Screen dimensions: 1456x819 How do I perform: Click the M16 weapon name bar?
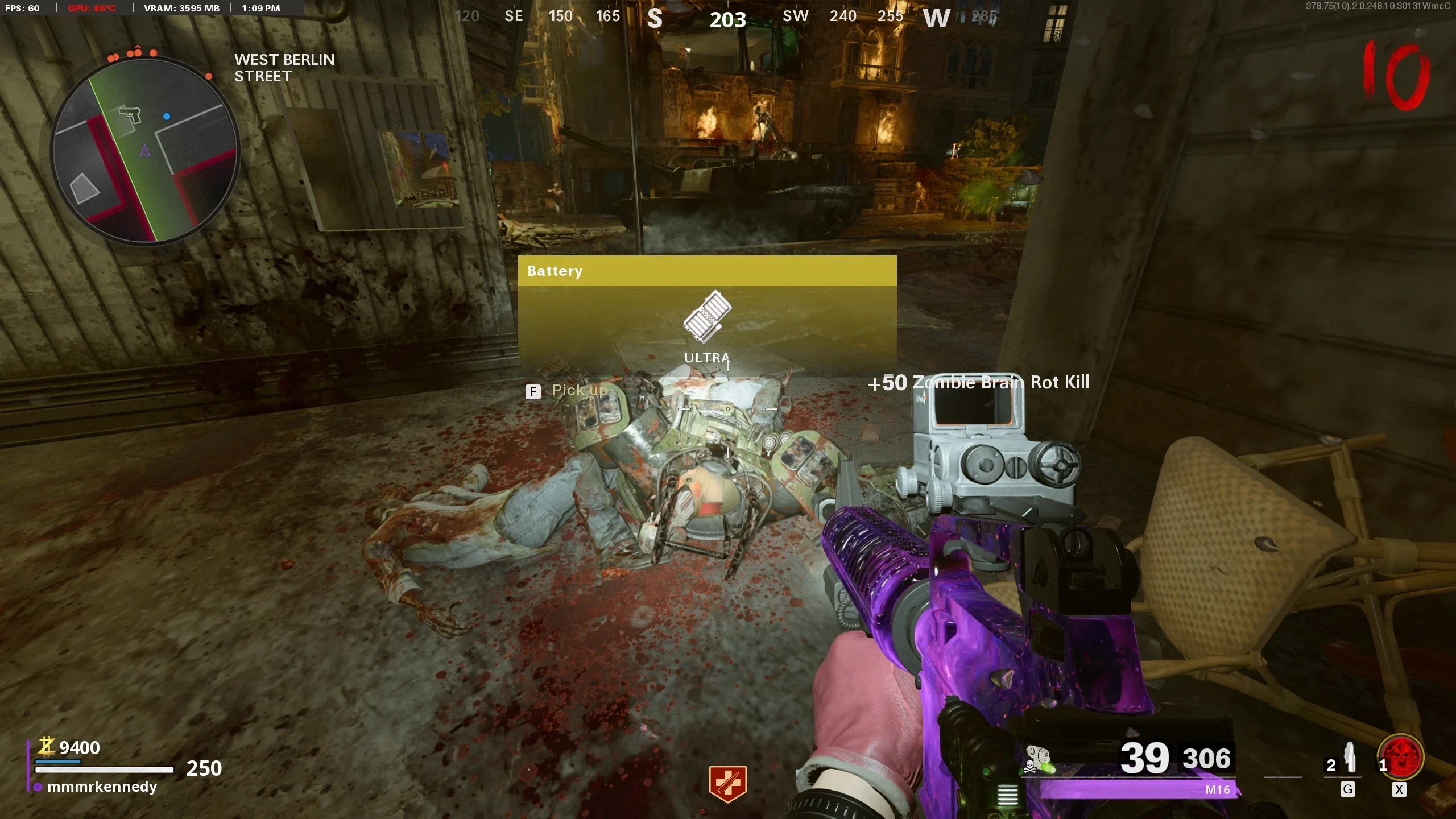(x=1137, y=789)
